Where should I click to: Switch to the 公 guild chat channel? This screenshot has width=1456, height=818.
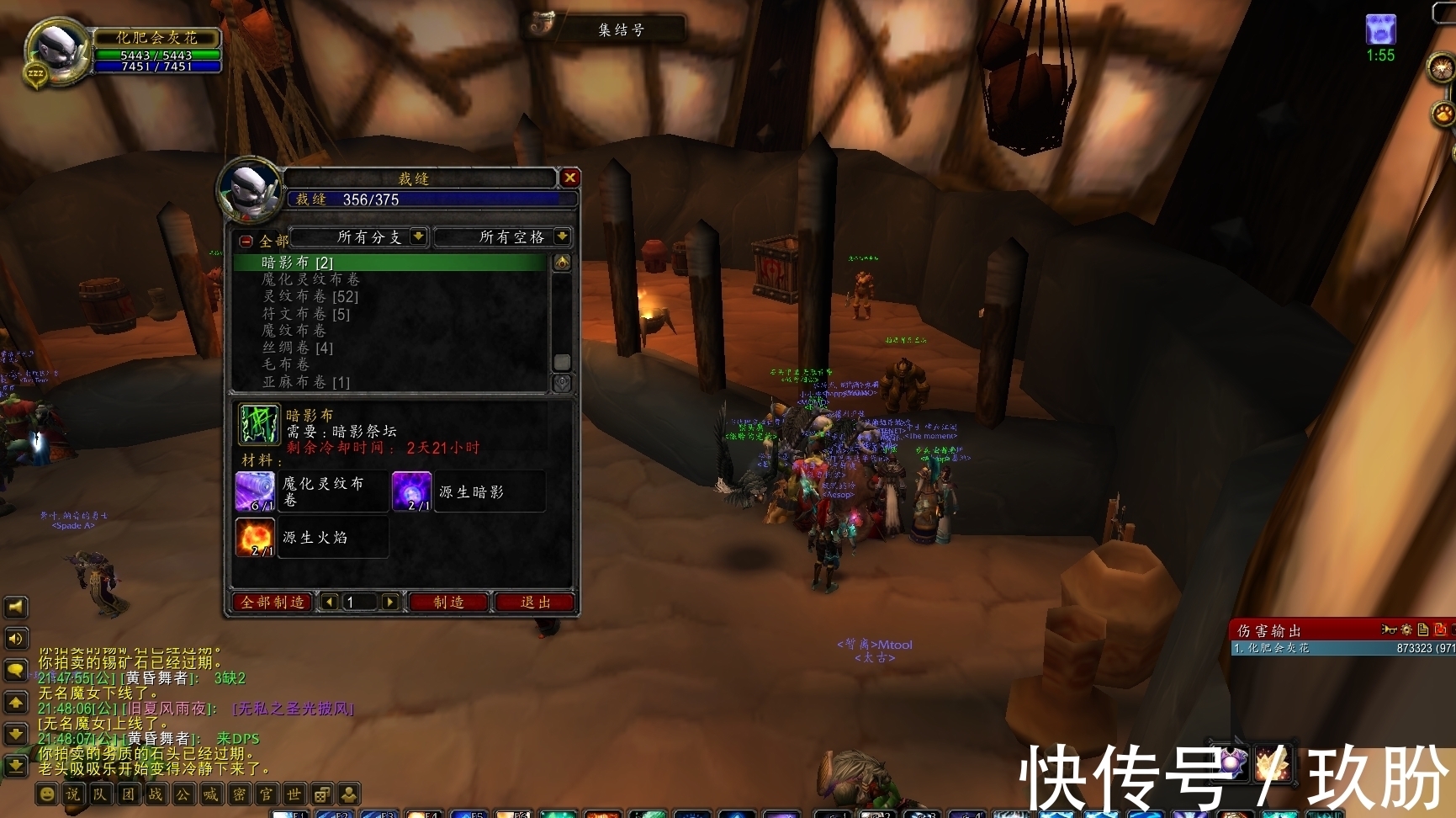point(183,794)
